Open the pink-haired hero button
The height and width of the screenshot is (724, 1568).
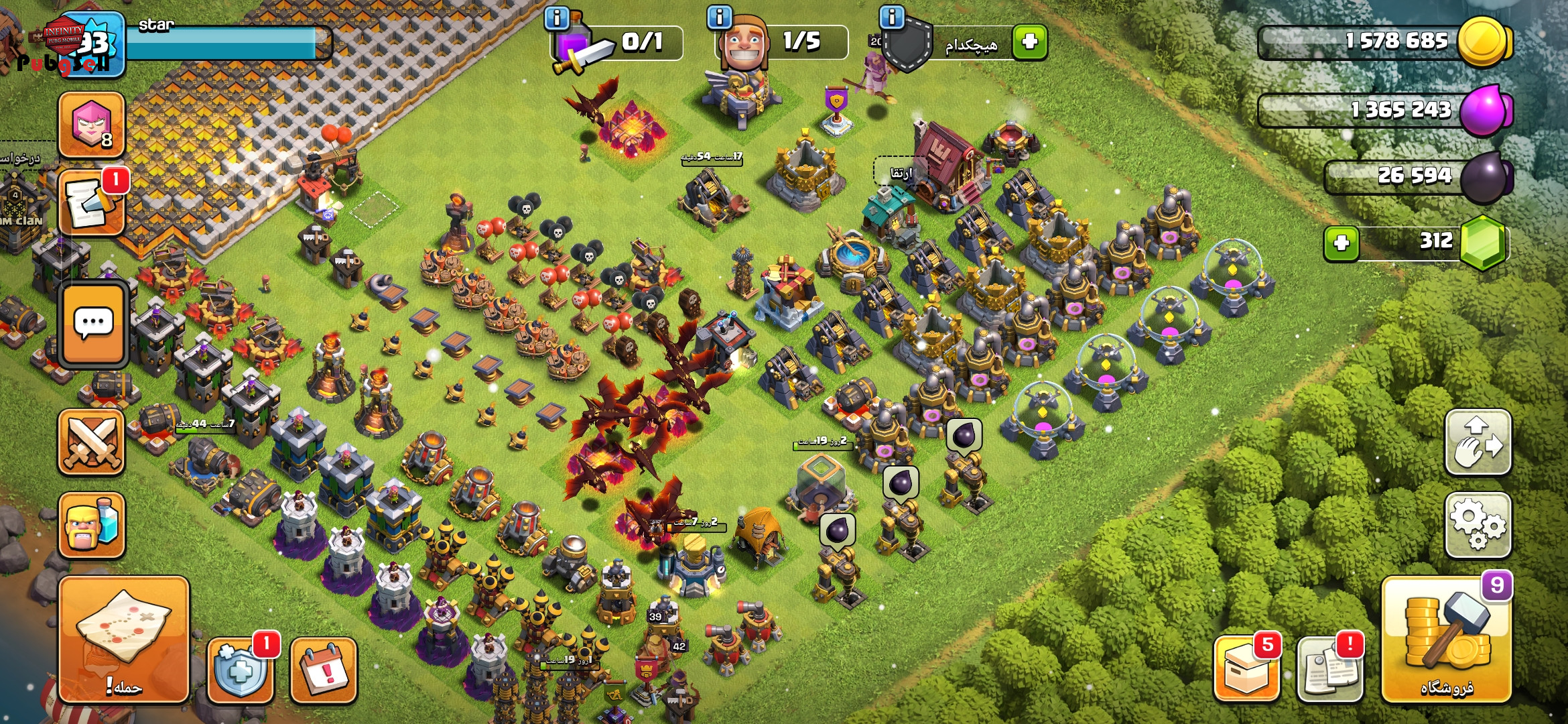92,125
